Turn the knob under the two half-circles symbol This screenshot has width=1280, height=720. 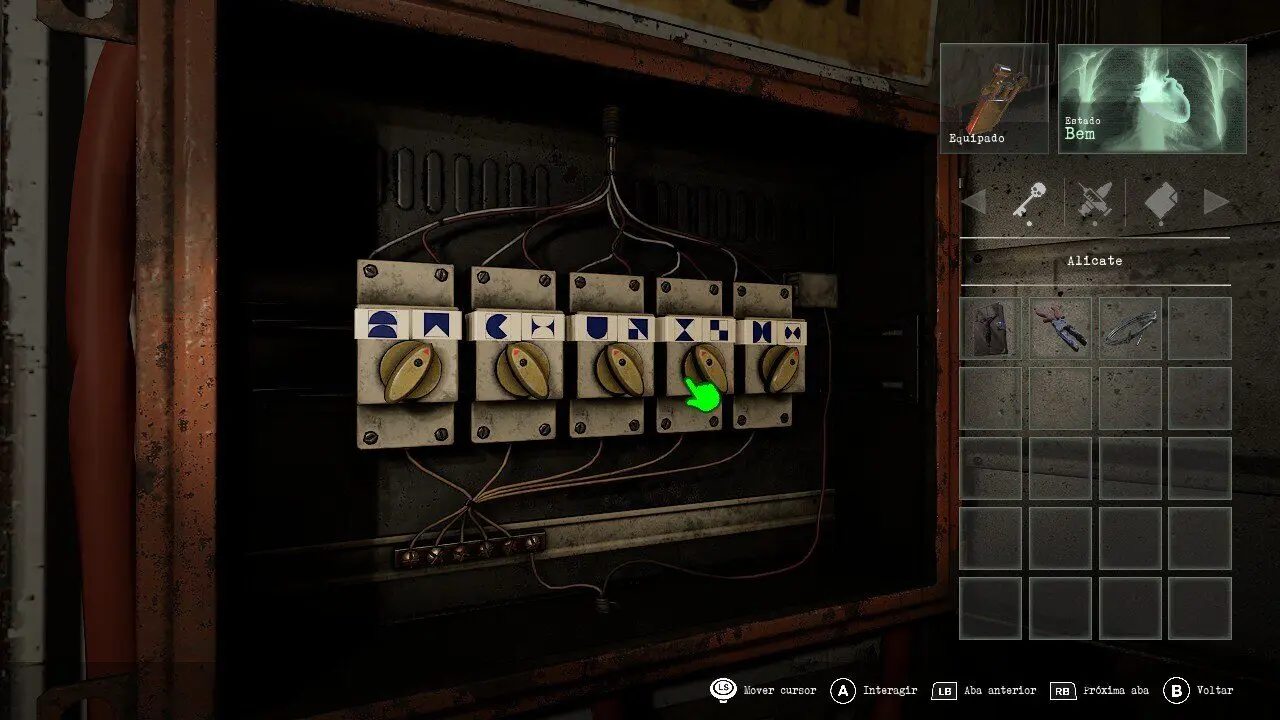point(411,371)
